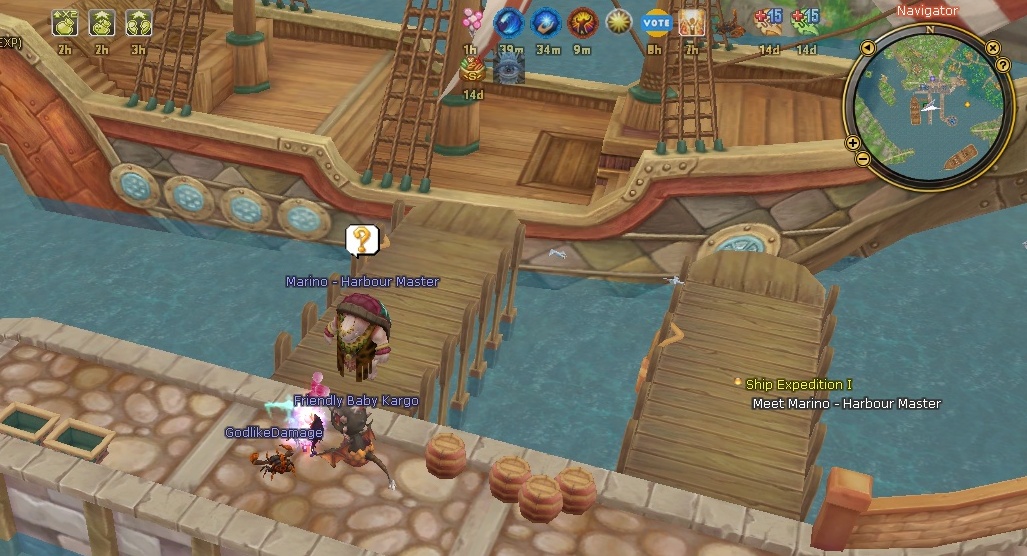Click the Navigator's left arrow button

click(867, 48)
